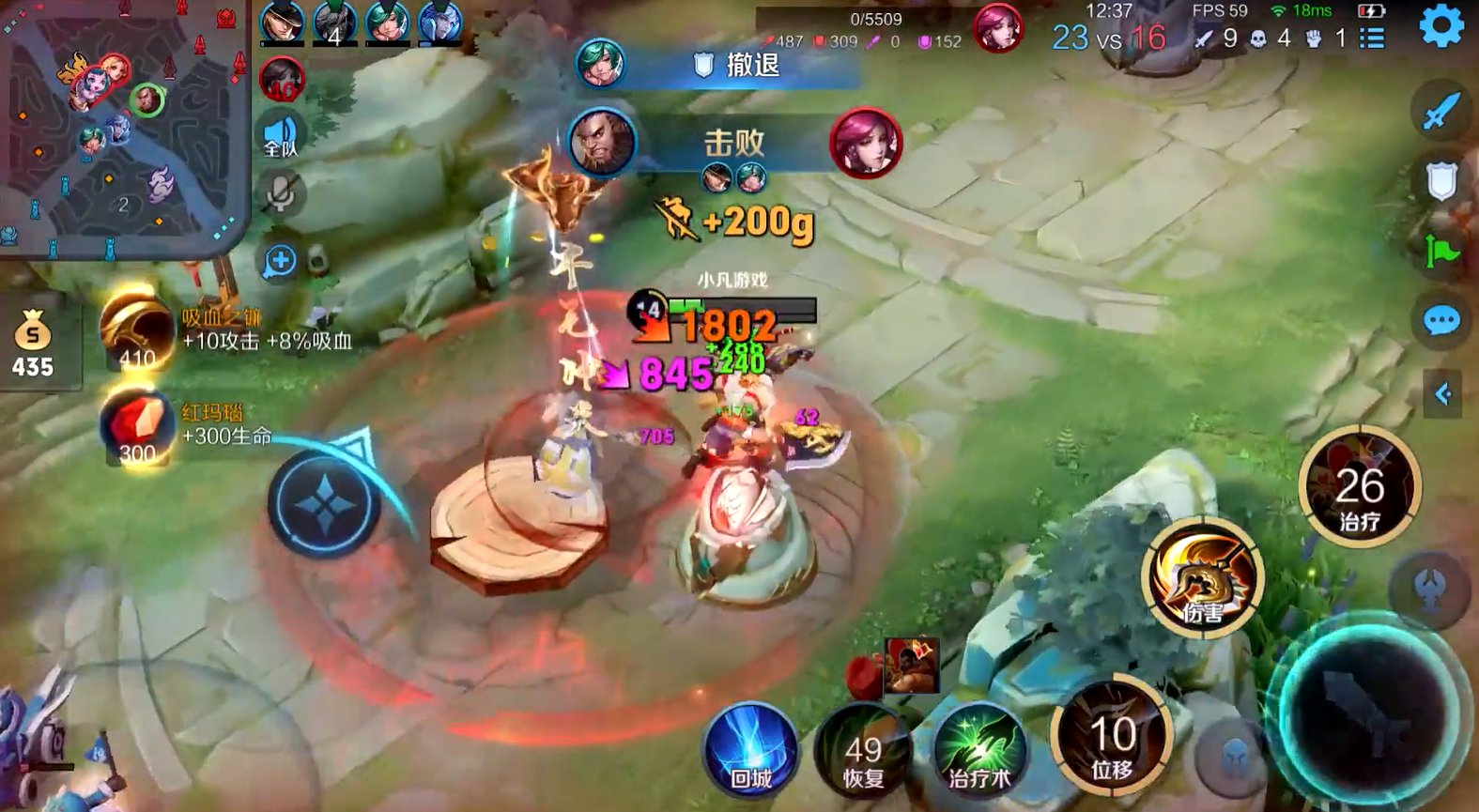Open the settings gear menu
Viewport: 1479px width, 812px height.
(1440, 25)
